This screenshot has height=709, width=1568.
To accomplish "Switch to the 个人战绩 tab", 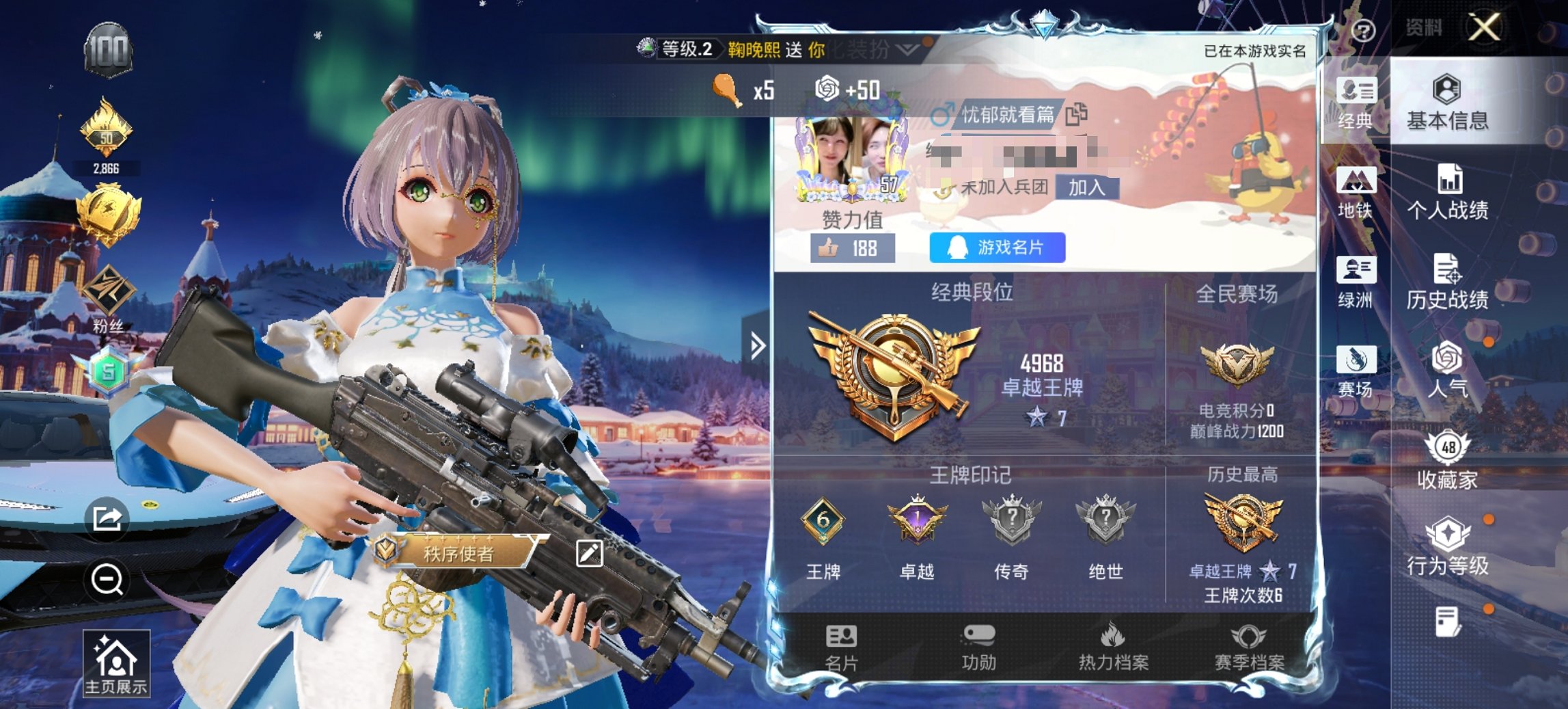I will tap(1444, 193).
